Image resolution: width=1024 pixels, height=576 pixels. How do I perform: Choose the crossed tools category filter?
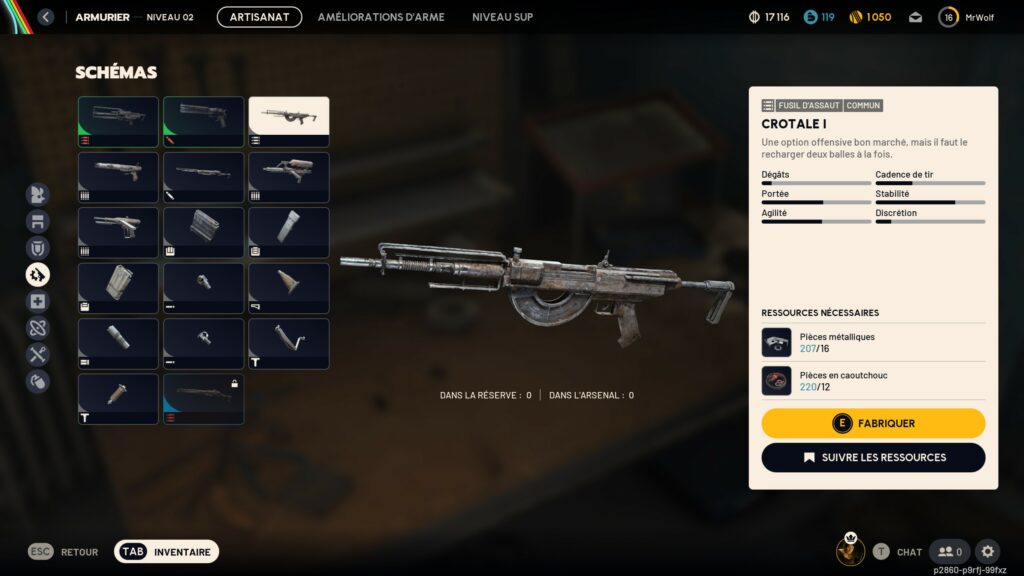pyautogui.click(x=38, y=354)
